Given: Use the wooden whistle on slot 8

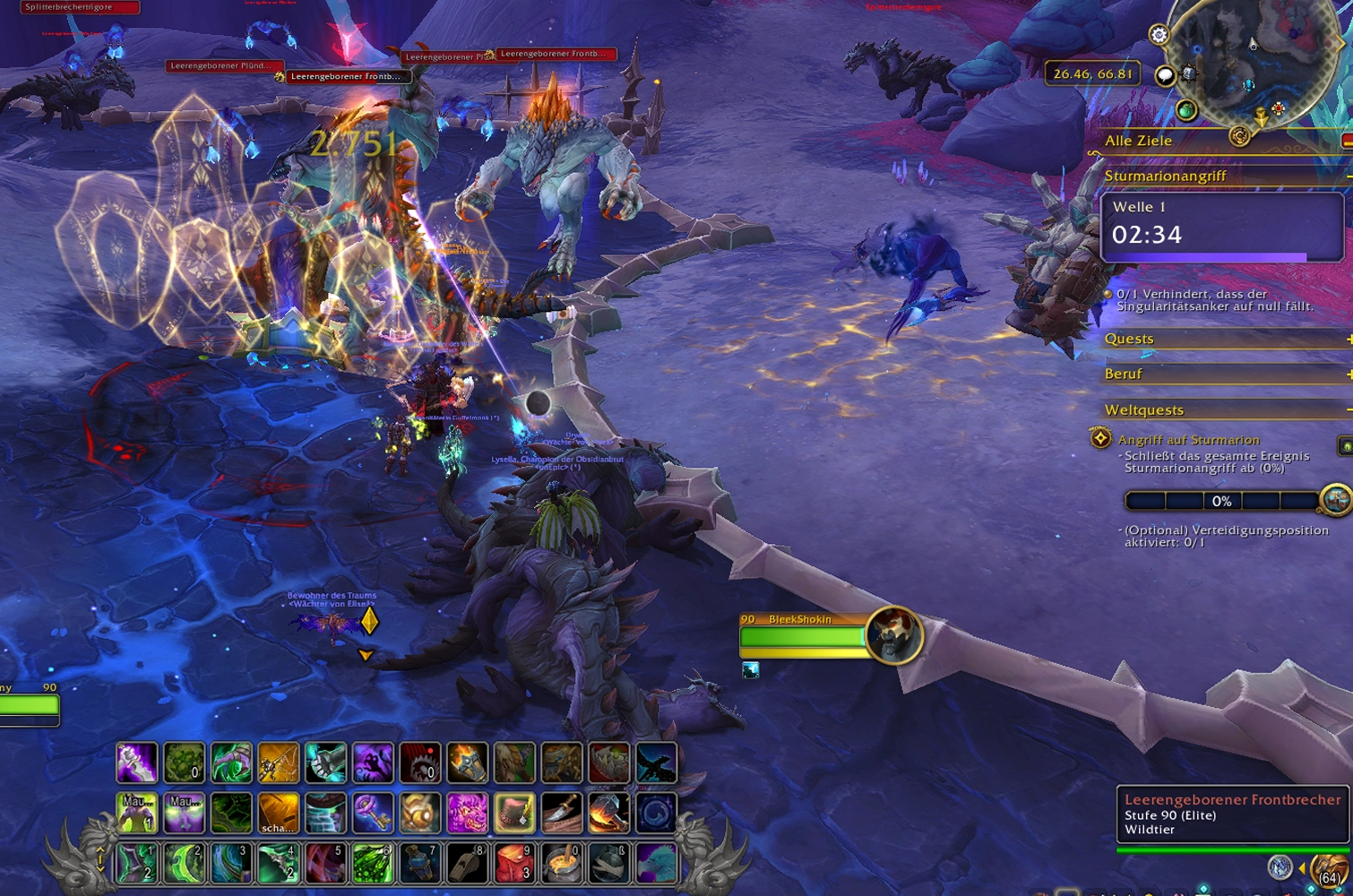Looking at the screenshot, I should coord(467,864).
